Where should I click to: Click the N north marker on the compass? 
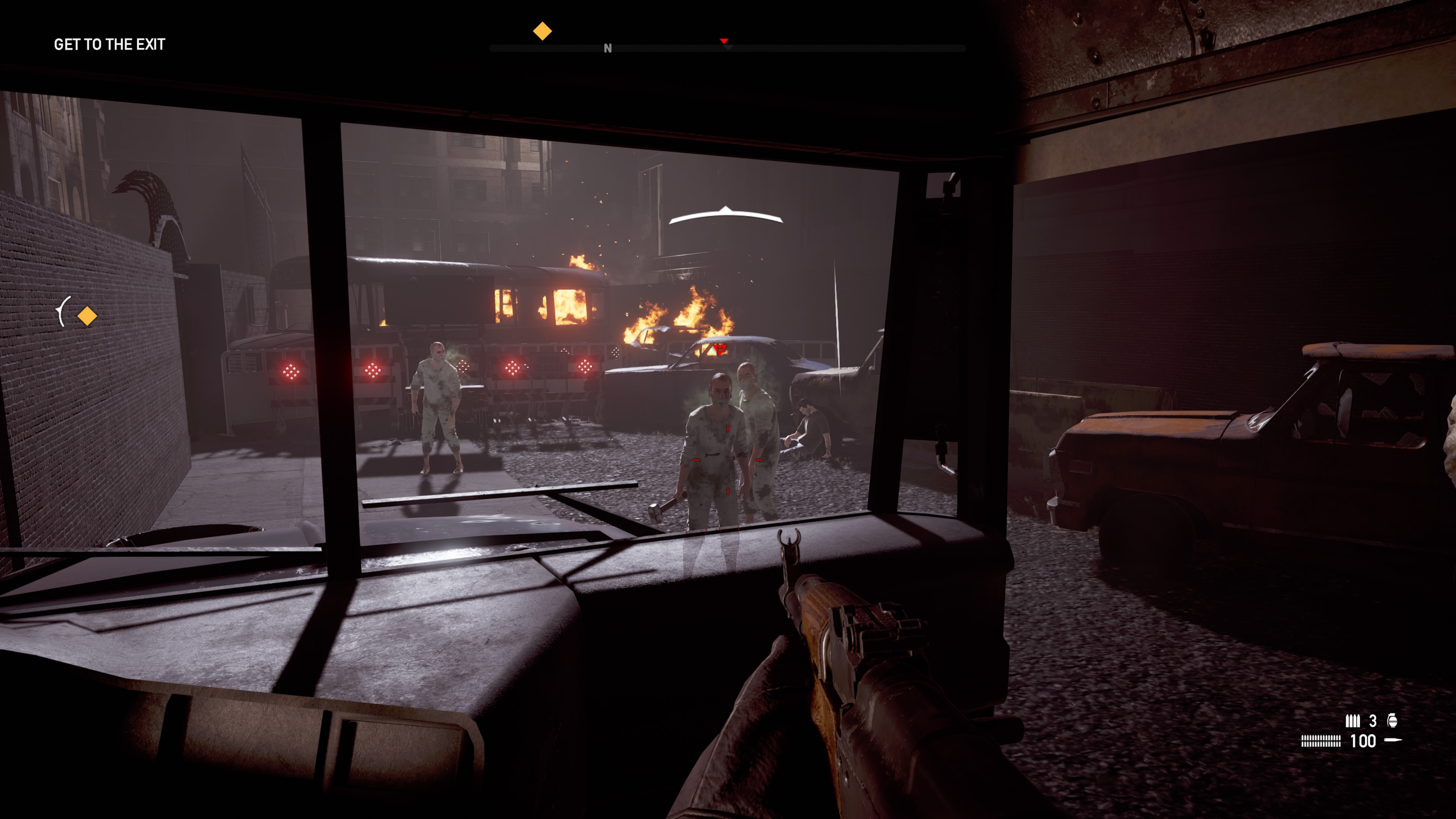pyautogui.click(x=607, y=49)
